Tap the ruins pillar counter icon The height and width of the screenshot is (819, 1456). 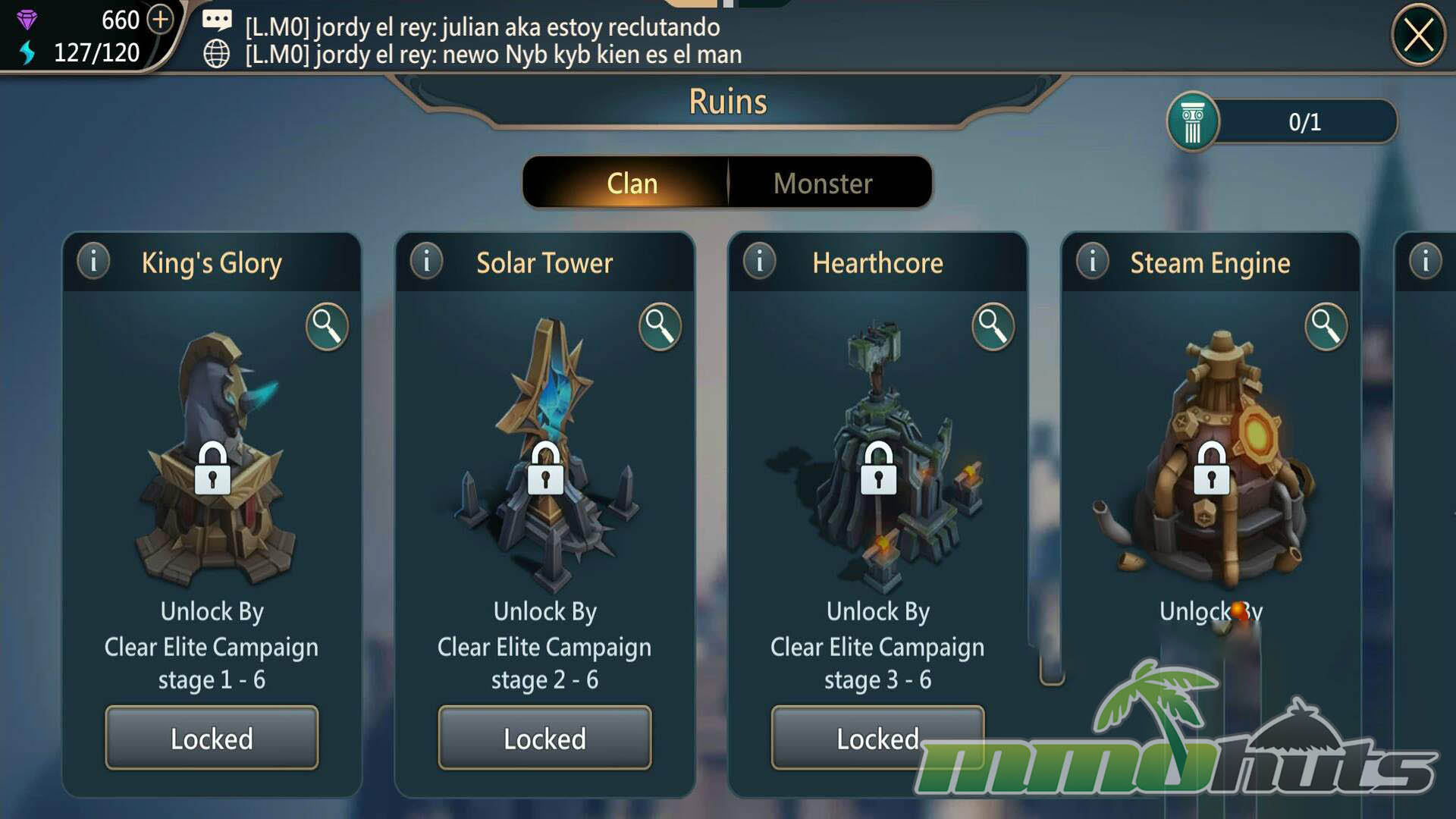(1193, 122)
